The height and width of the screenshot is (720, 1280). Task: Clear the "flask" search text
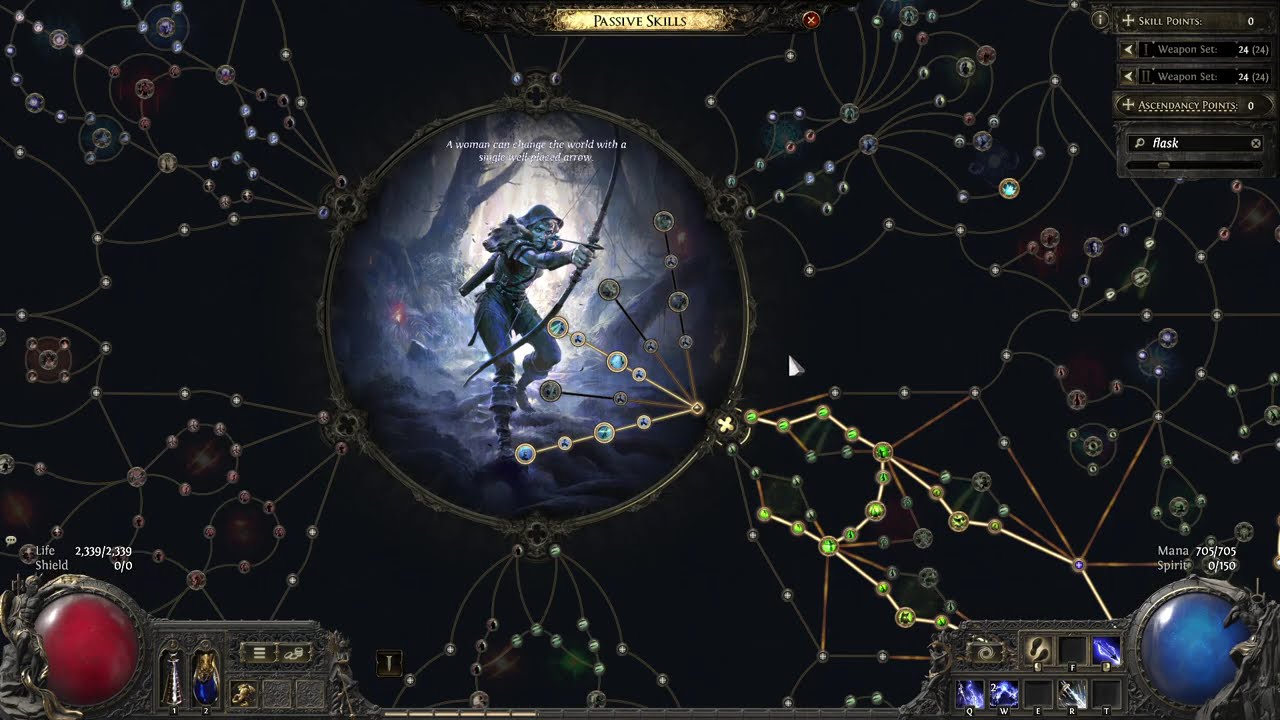[x=1256, y=144]
